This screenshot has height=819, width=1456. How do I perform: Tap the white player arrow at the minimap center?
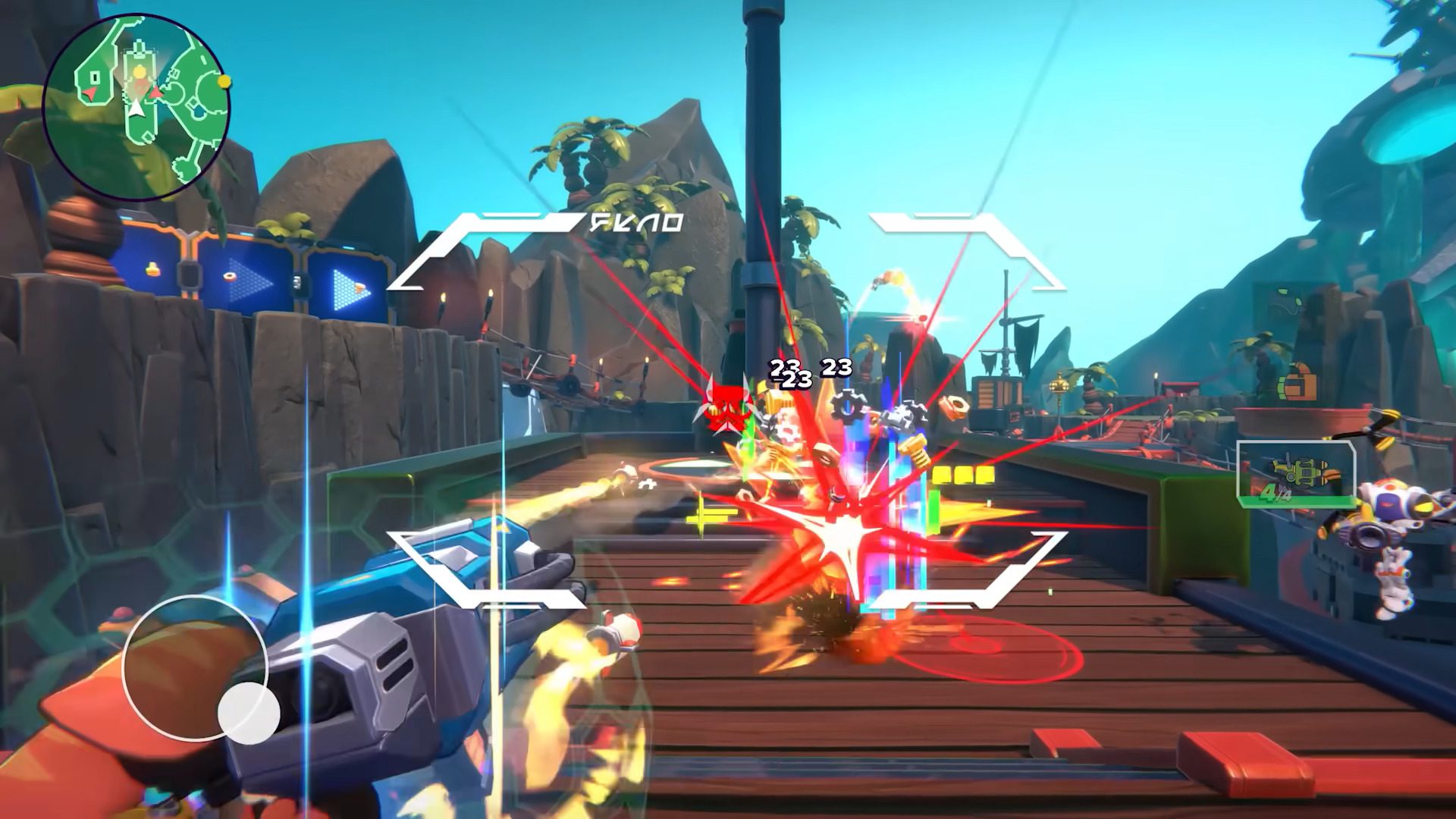[x=136, y=107]
